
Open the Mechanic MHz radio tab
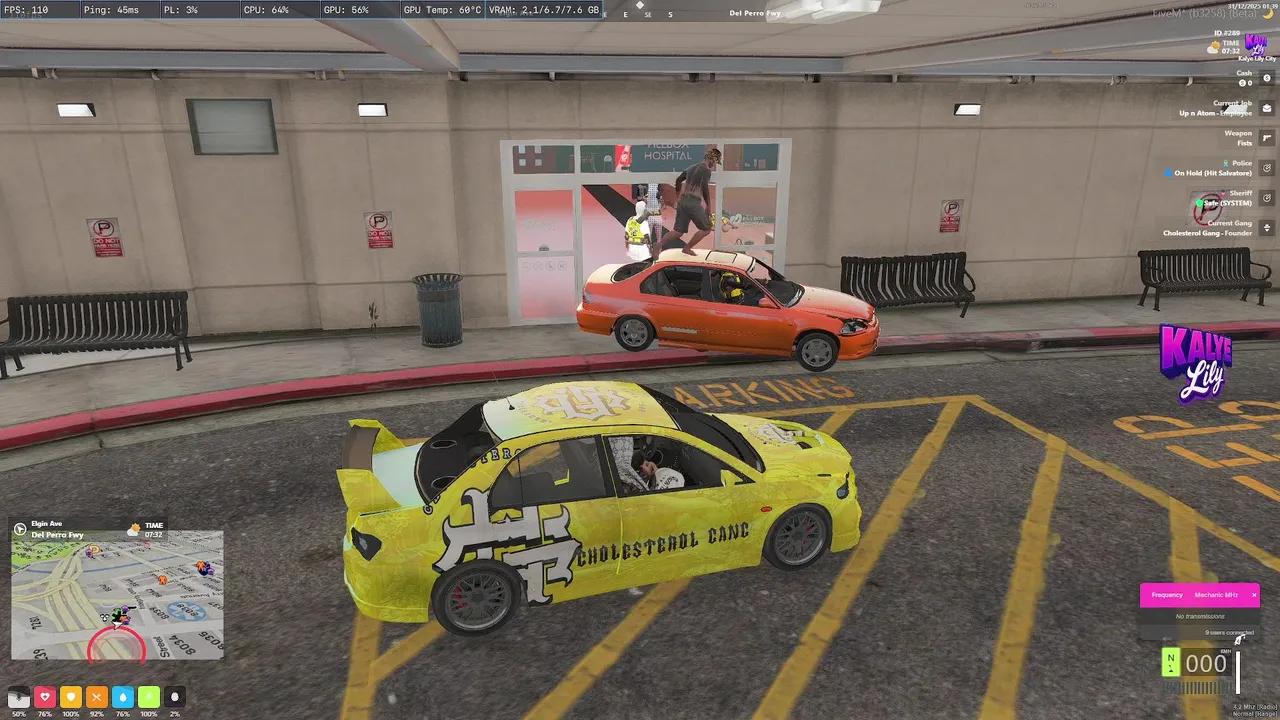(x=1216, y=594)
